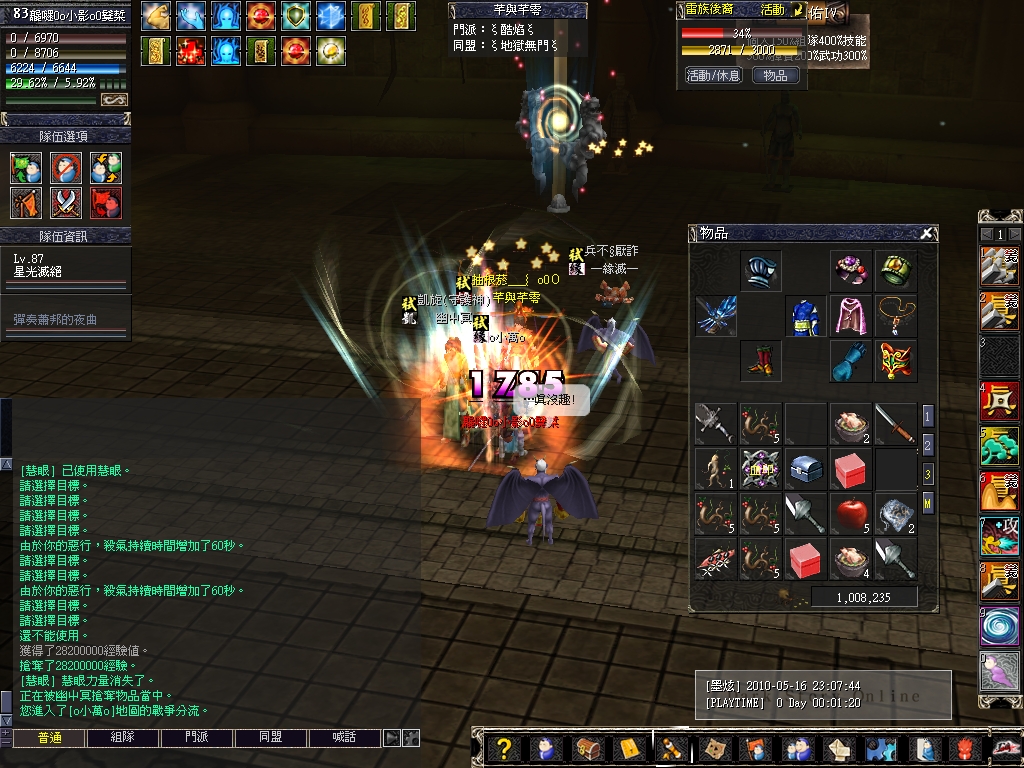Open the 活動/休息 button
1024x768 pixels.
713,75
